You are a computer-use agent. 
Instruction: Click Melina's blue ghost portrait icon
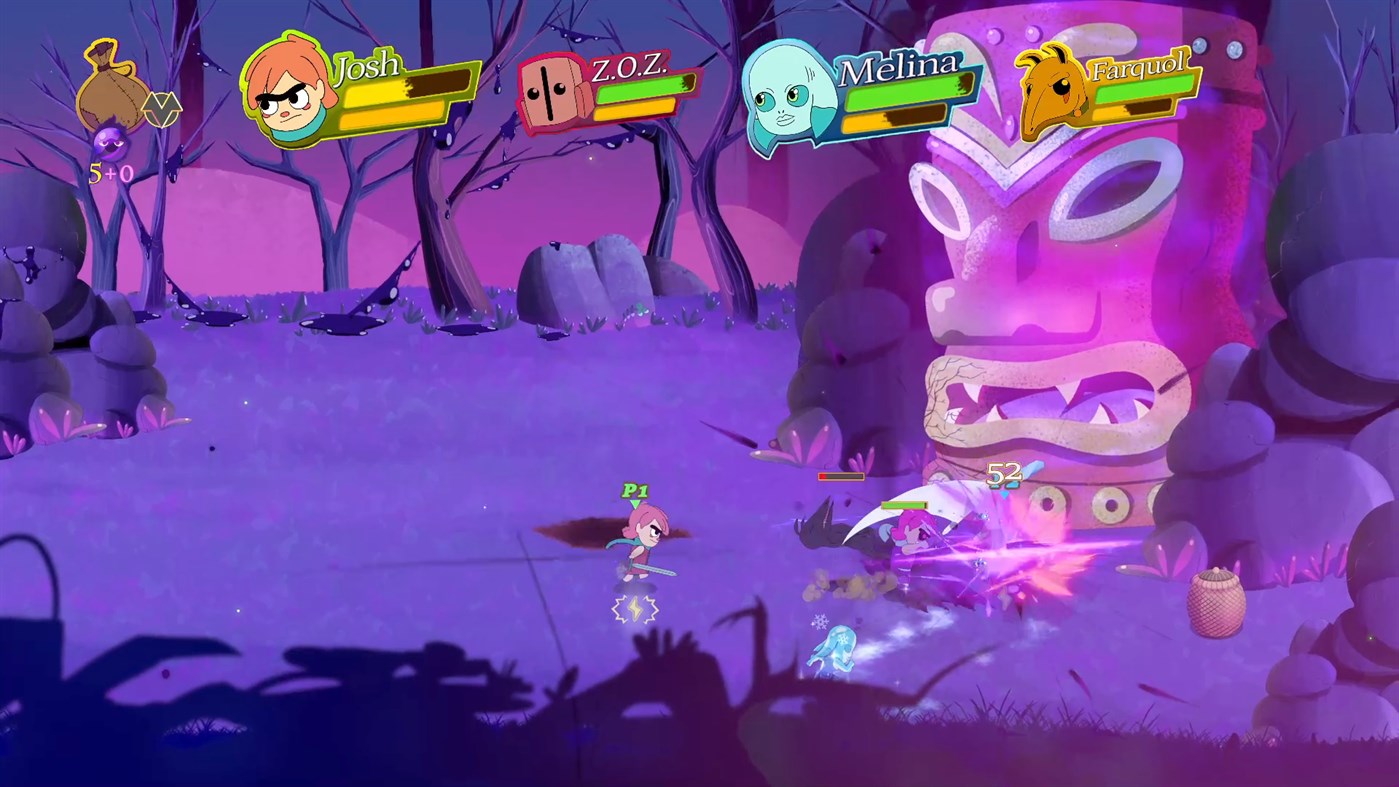click(x=786, y=95)
